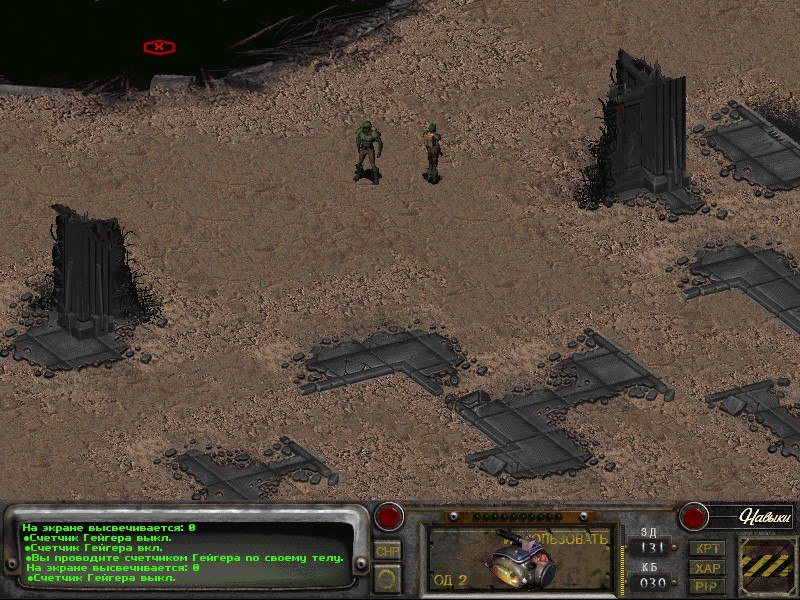Use the Geiger counter in active item slot

tap(518, 557)
